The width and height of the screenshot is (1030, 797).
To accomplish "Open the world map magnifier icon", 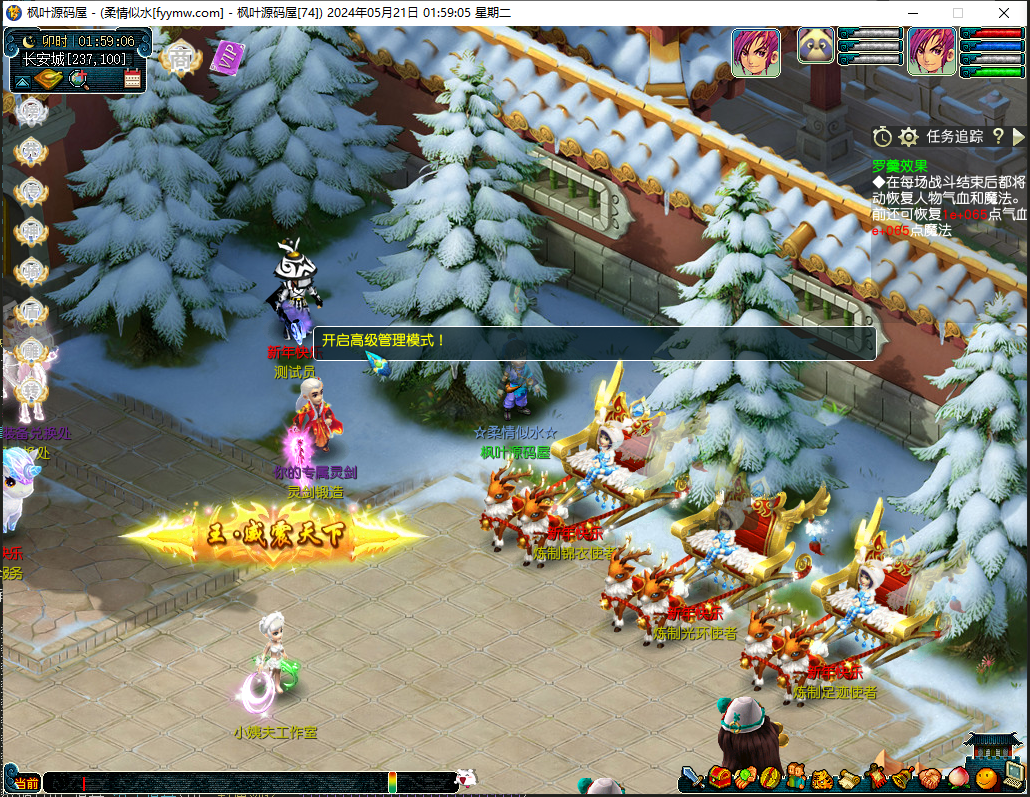I will [78, 80].
